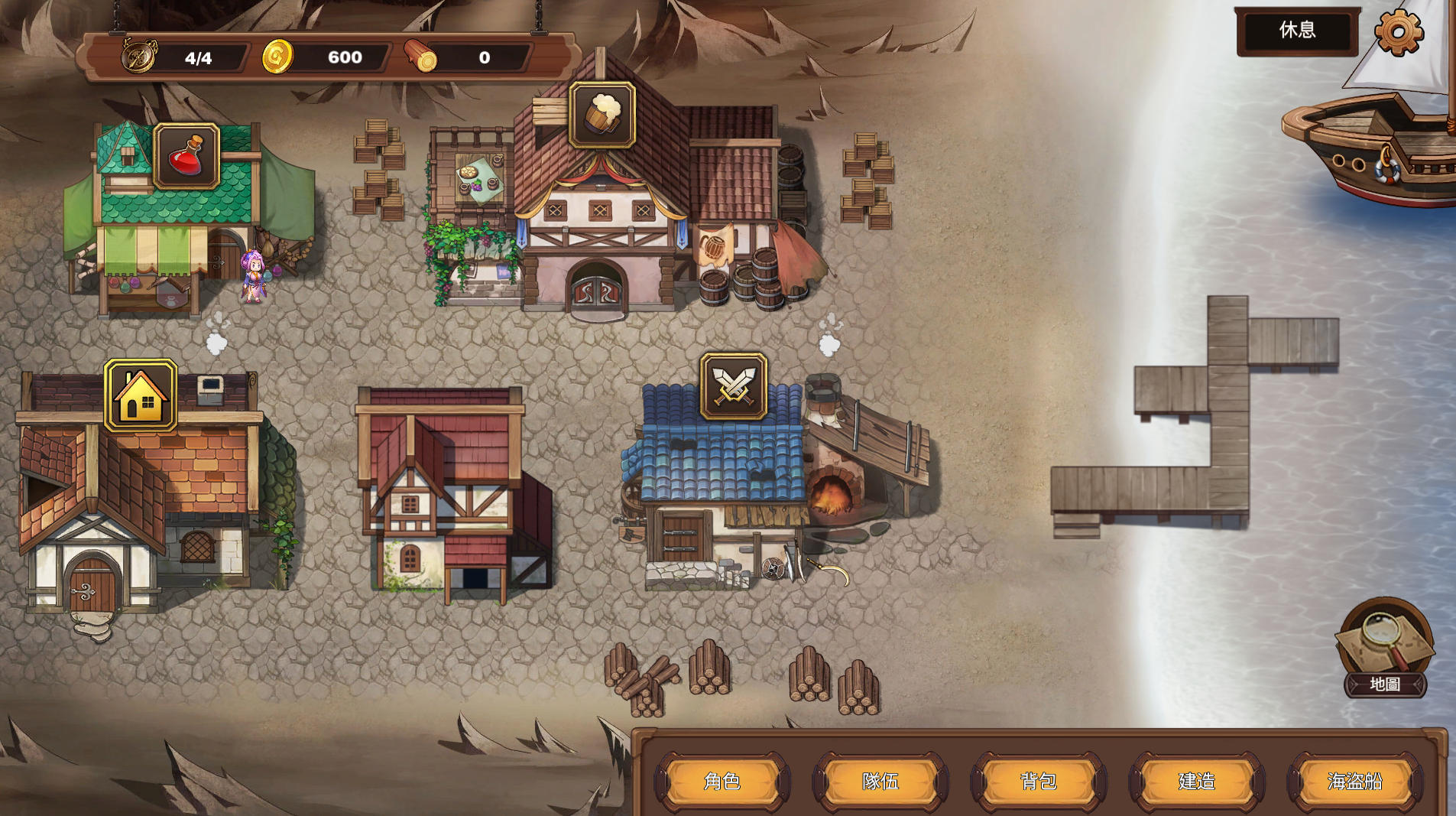Screen dimensions: 1456x816
Task: Open the 海盜船 pirate ship menu
Action: [x=1355, y=781]
